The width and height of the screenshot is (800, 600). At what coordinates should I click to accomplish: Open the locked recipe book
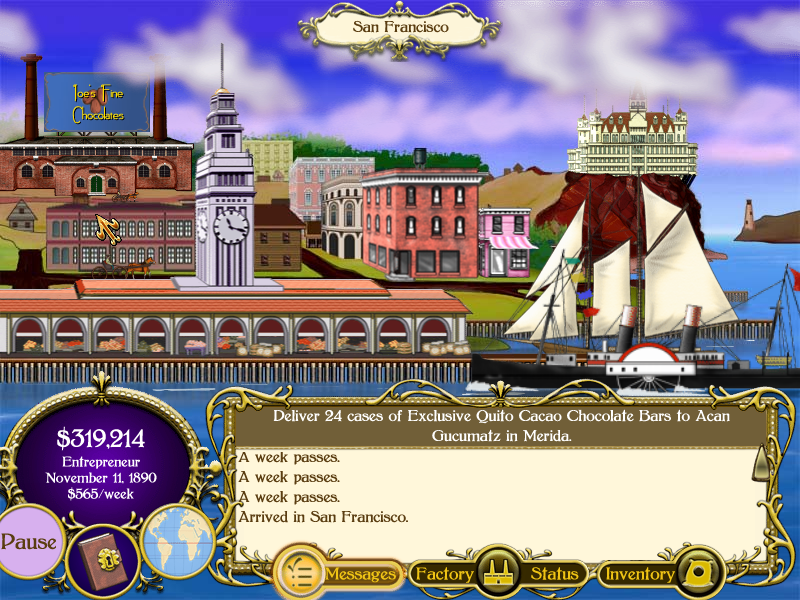pos(103,560)
